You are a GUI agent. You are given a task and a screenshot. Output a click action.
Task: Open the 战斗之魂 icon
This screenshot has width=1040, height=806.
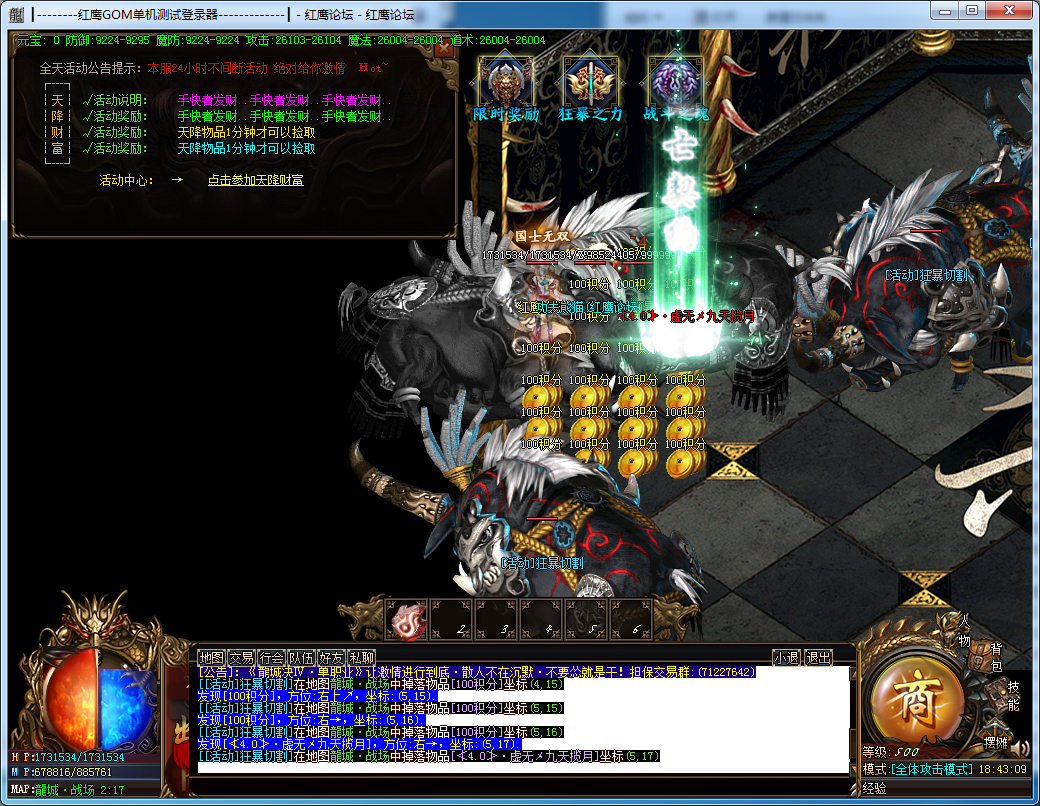[x=675, y=81]
